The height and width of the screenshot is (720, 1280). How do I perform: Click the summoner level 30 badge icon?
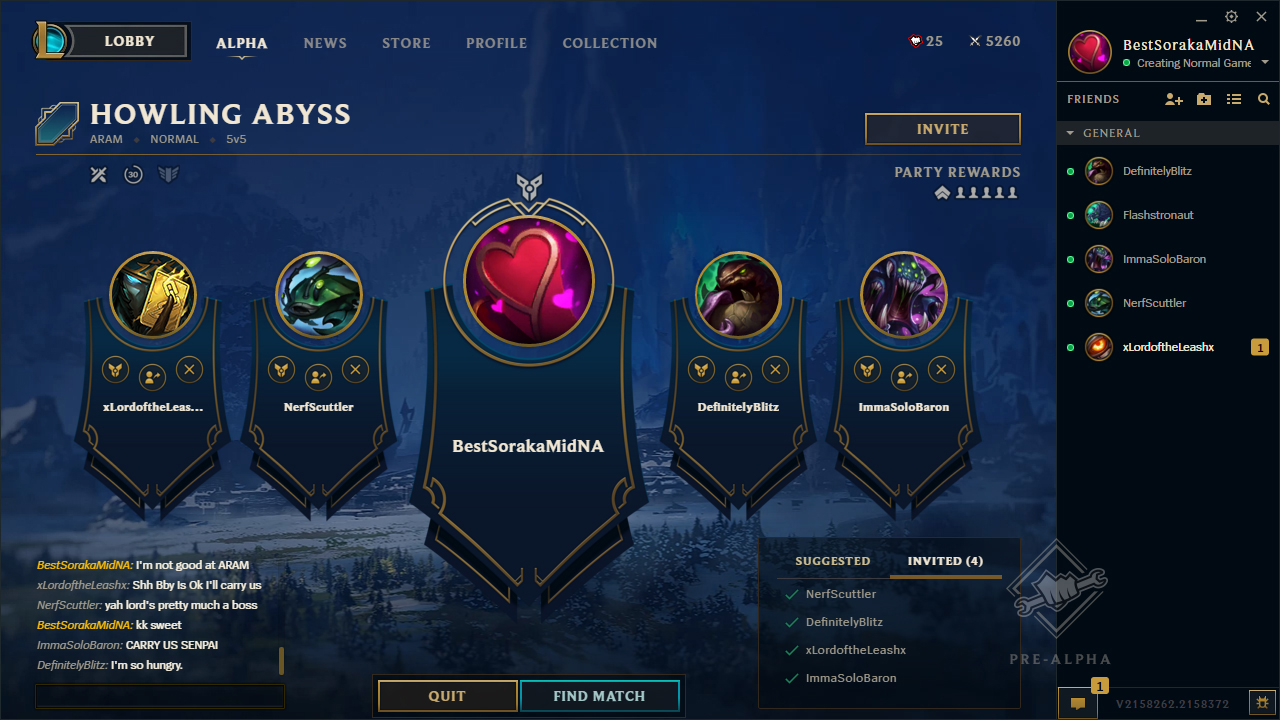[131, 173]
